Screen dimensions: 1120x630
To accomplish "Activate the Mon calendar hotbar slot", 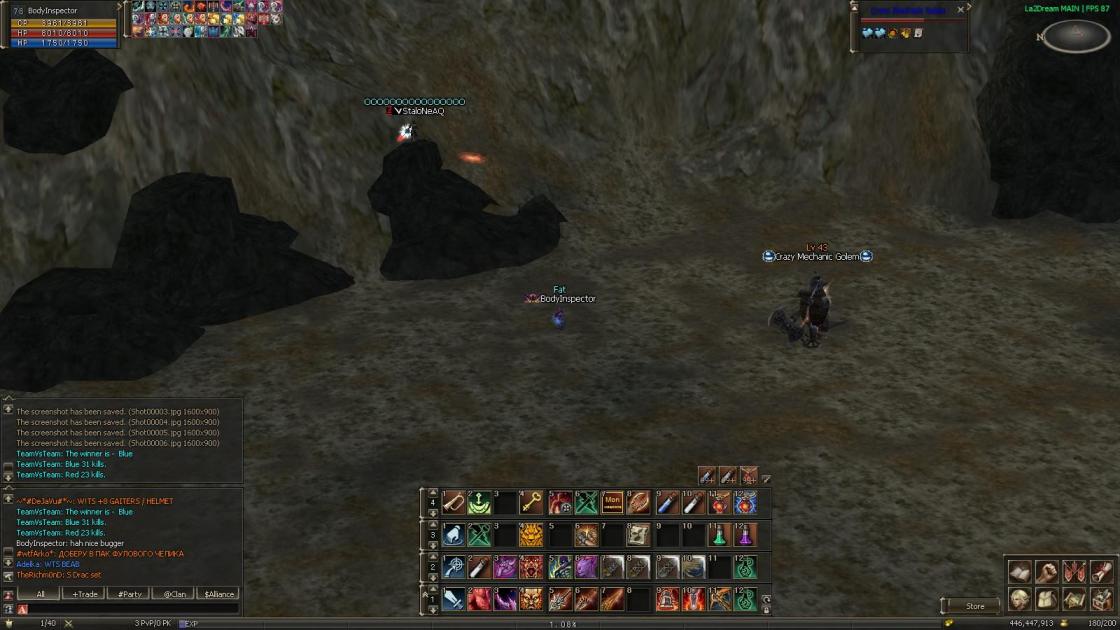I will tap(612, 501).
